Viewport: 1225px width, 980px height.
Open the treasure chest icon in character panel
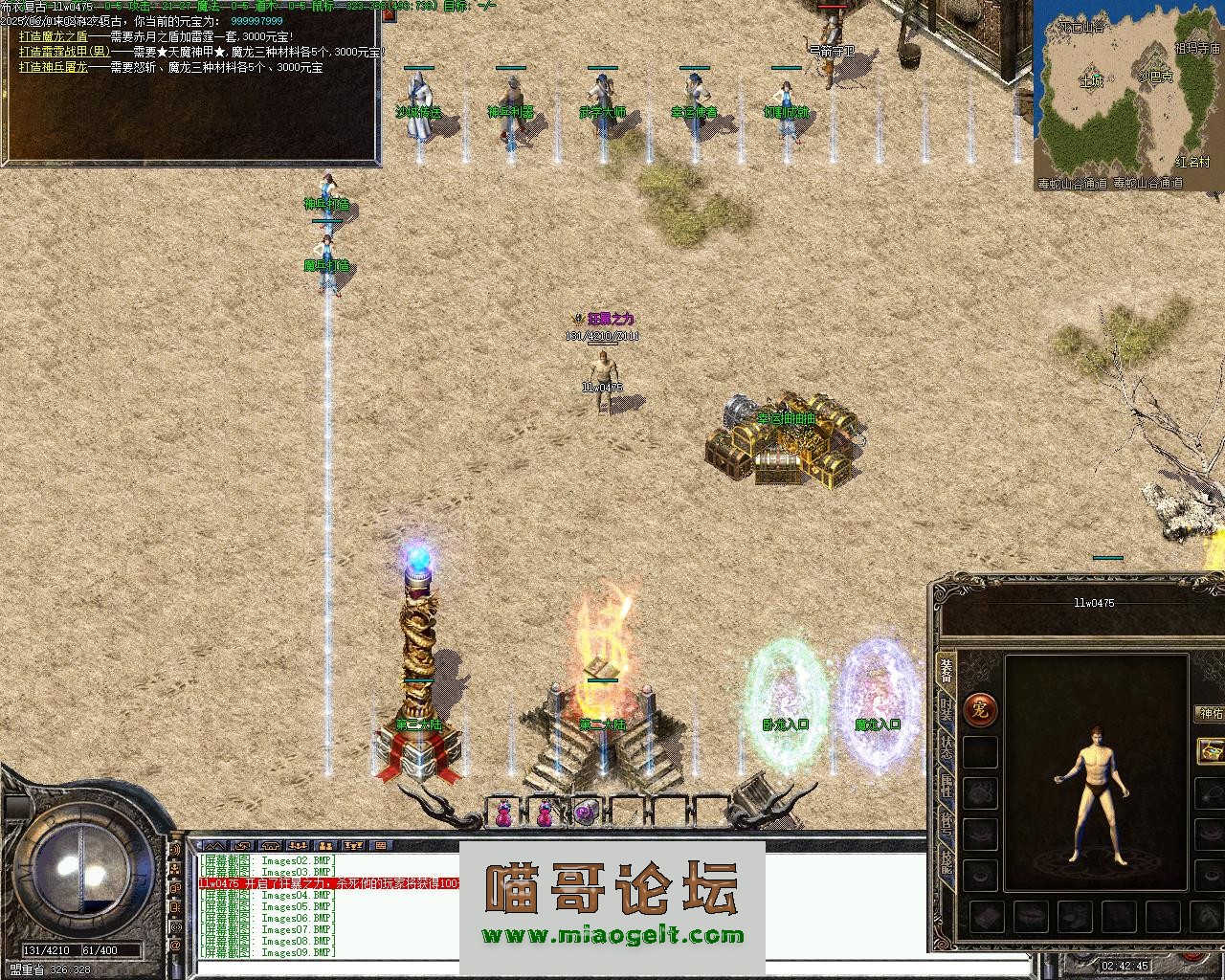tap(1211, 749)
